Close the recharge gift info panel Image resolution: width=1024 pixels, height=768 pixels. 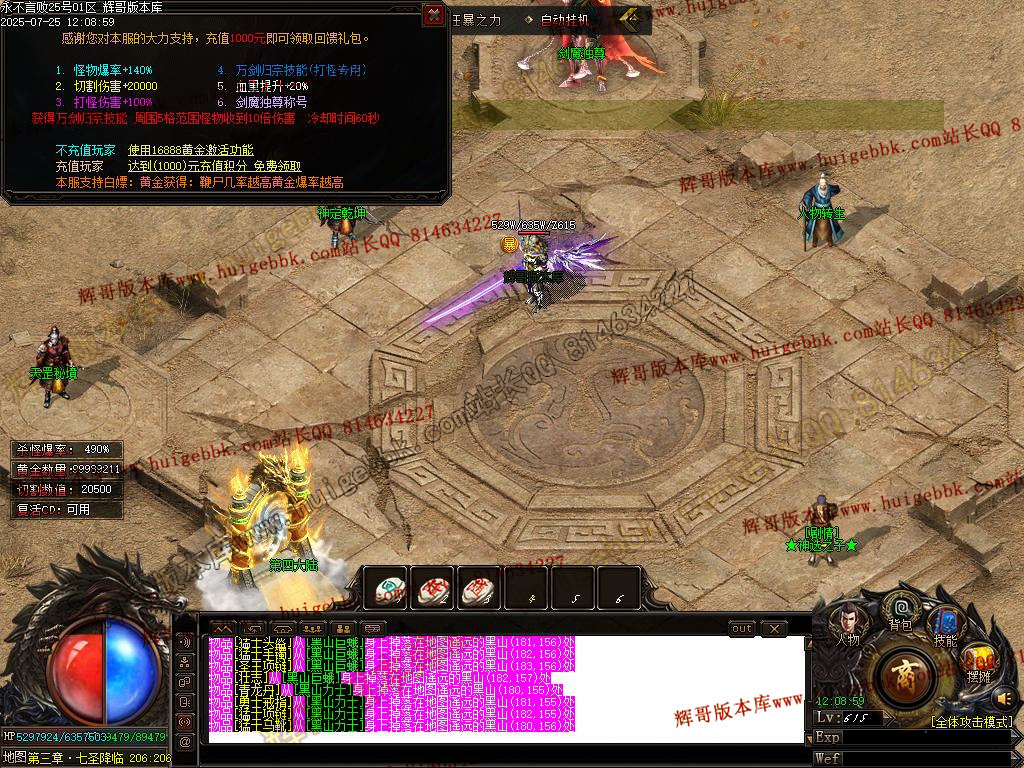433,14
